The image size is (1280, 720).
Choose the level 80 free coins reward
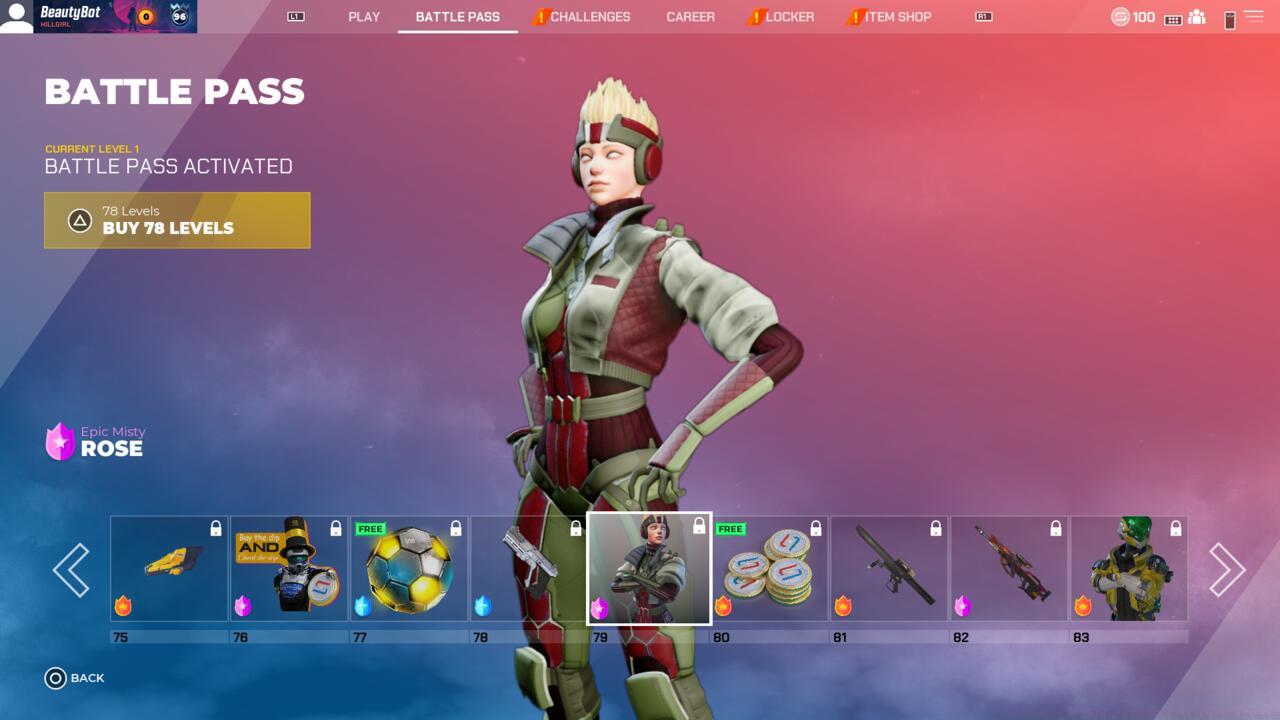pos(769,569)
